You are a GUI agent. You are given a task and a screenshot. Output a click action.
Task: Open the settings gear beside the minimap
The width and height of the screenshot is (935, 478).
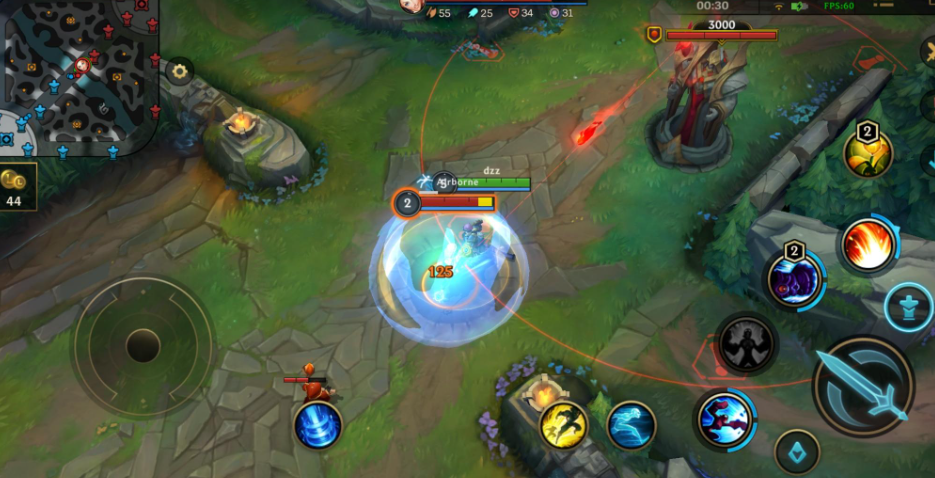(180, 71)
